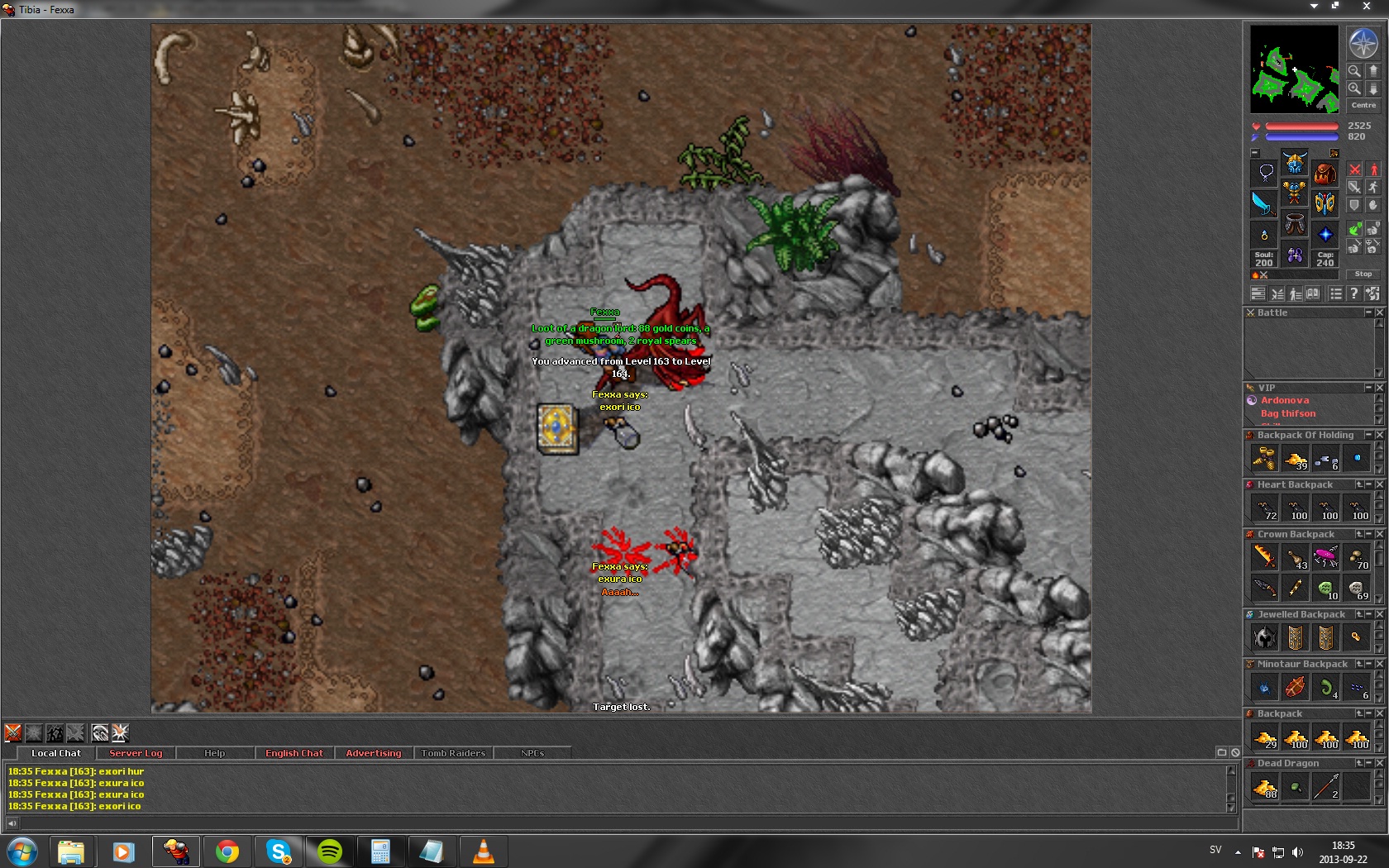Select the royal spears in Dead Dragon
This screenshot has width=1389, height=868.
point(1326,788)
